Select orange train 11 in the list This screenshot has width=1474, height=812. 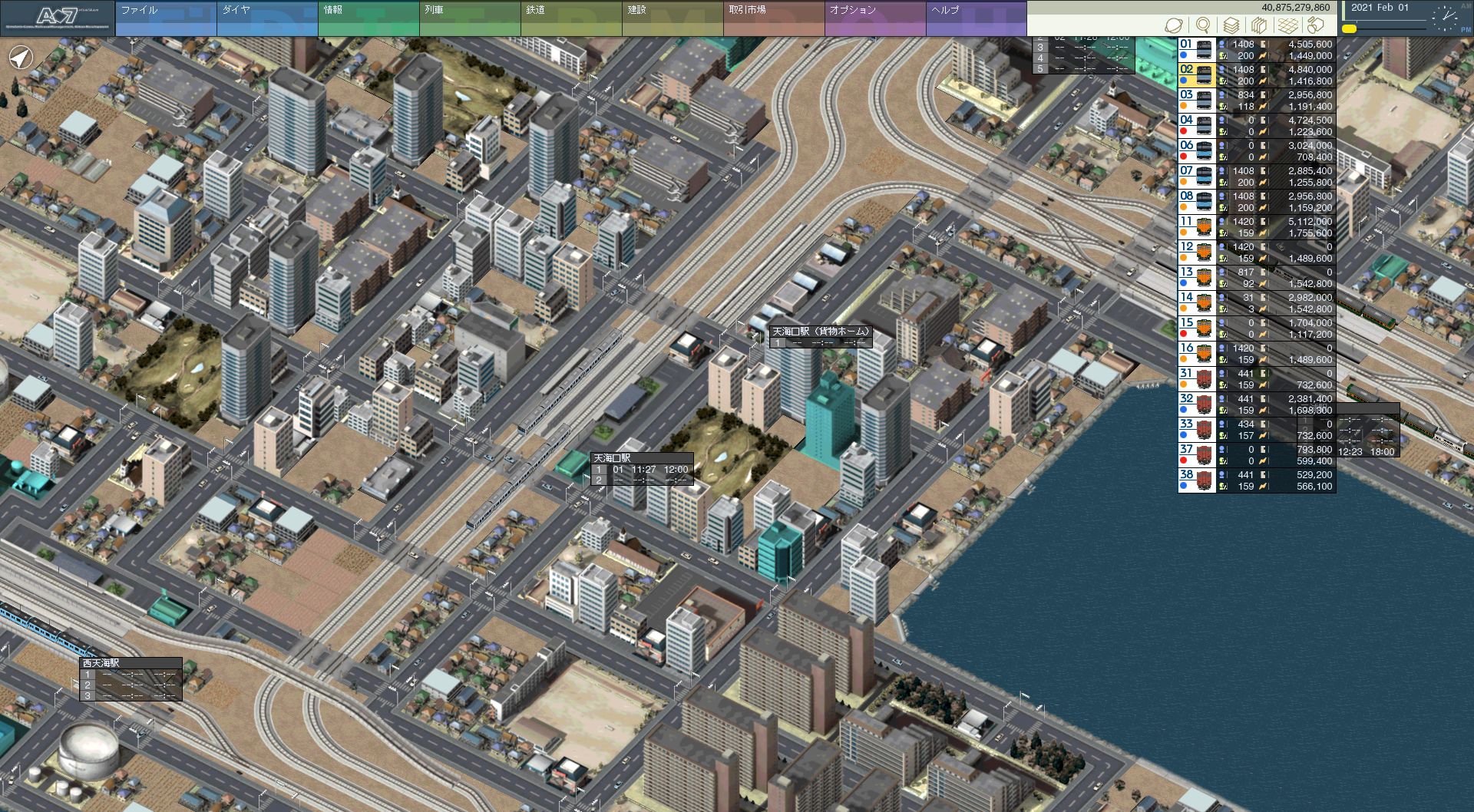pyautogui.click(x=1257, y=227)
